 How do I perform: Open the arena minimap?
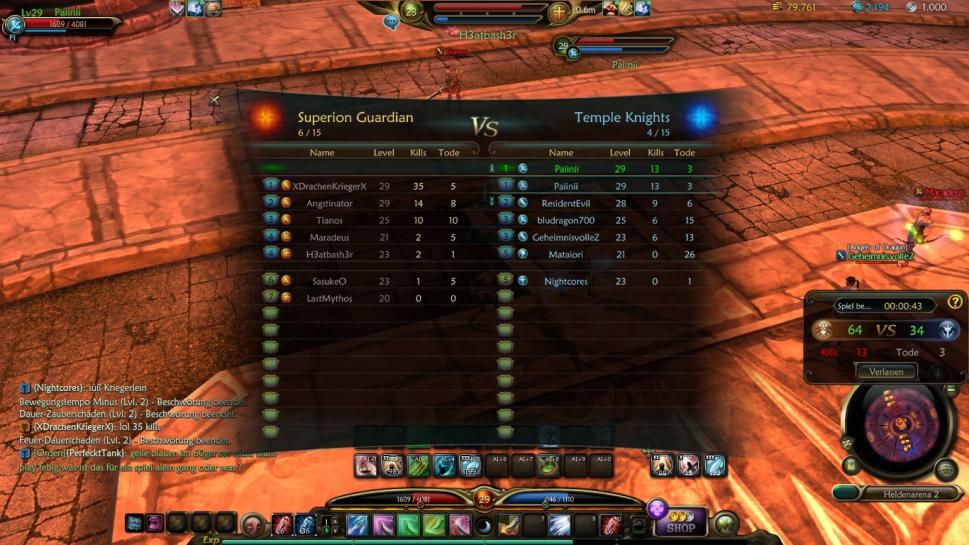click(896, 430)
